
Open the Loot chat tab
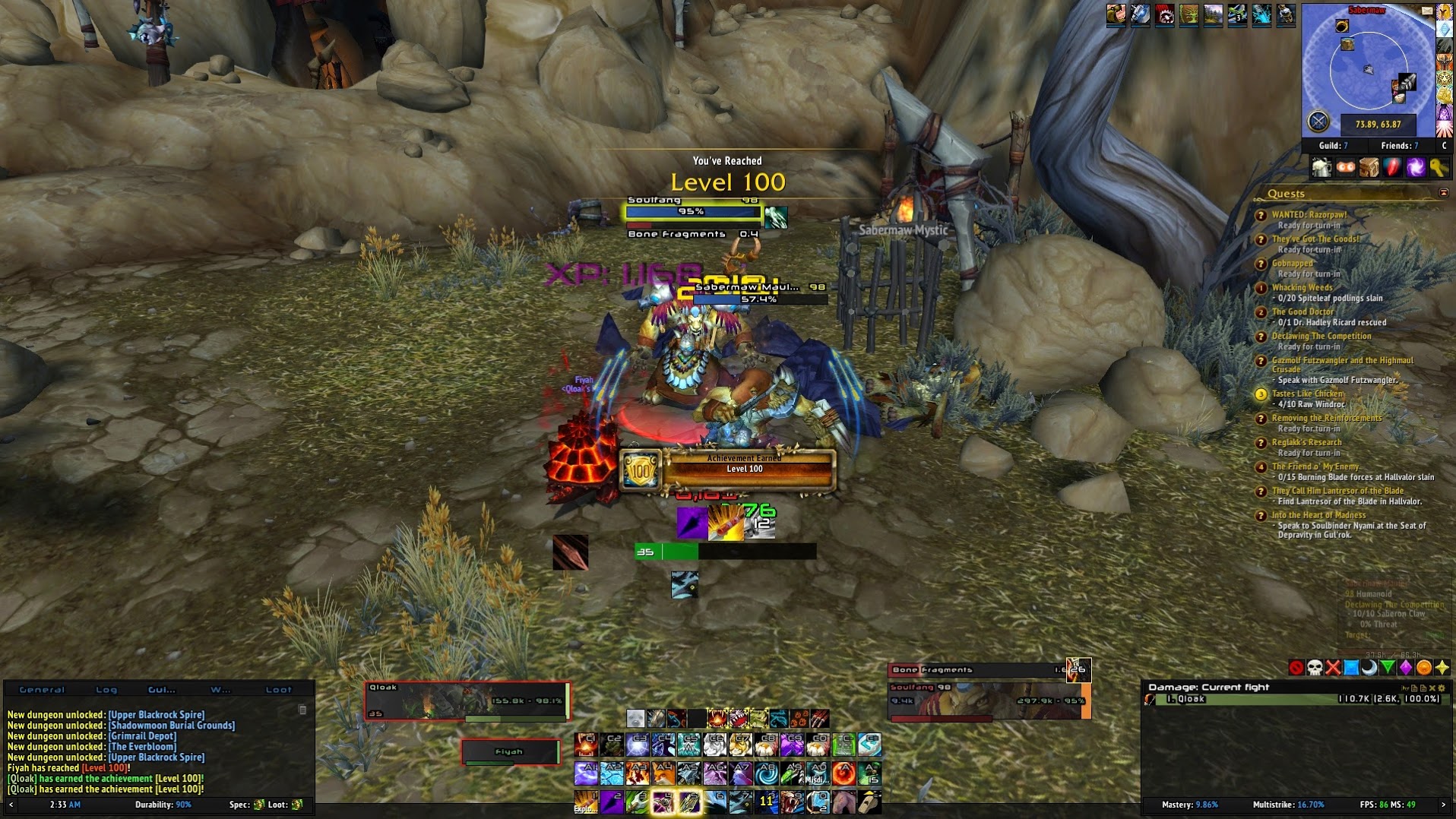click(278, 690)
